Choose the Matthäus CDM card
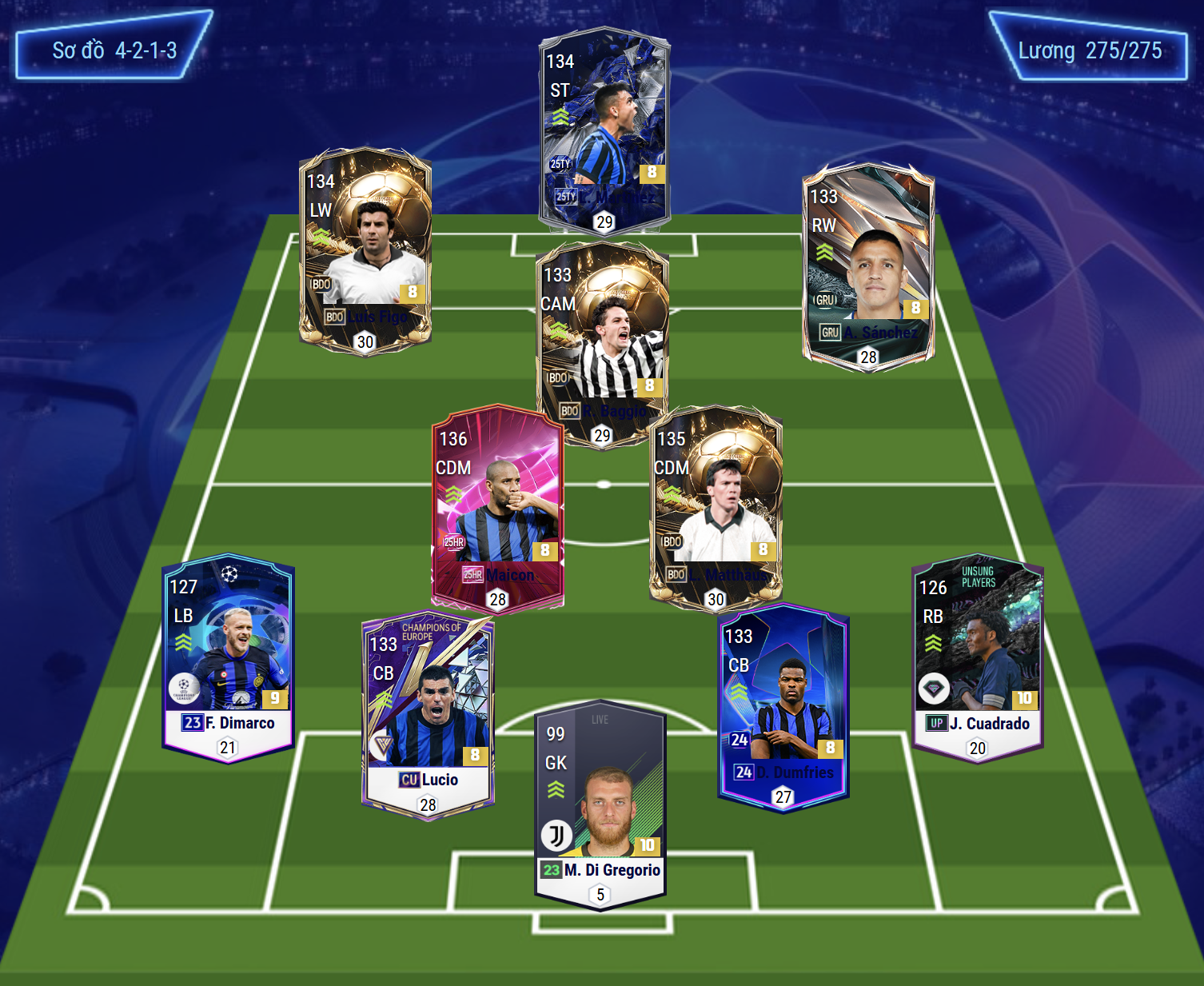 (x=716, y=509)
